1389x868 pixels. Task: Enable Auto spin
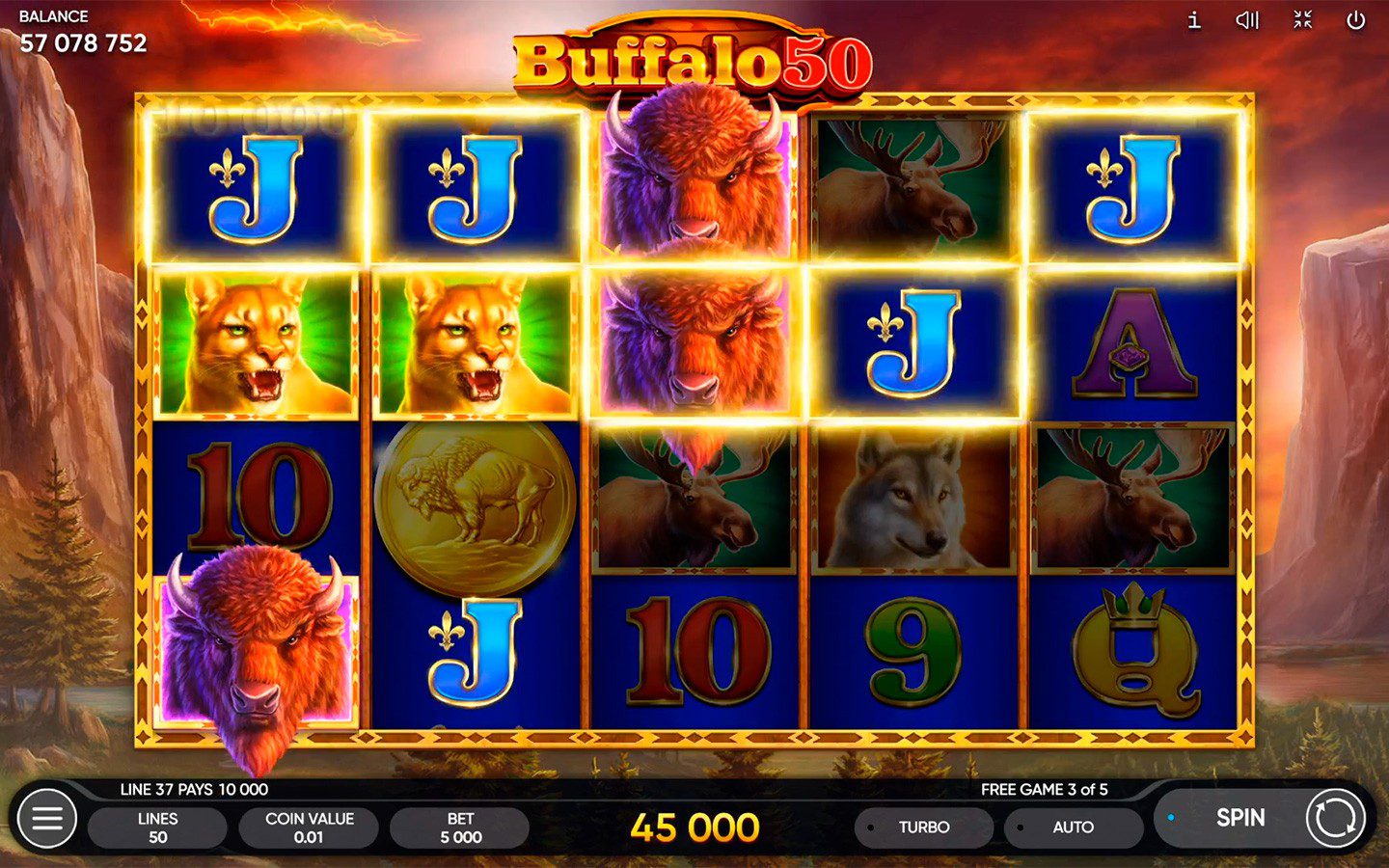coord(1073,827)
